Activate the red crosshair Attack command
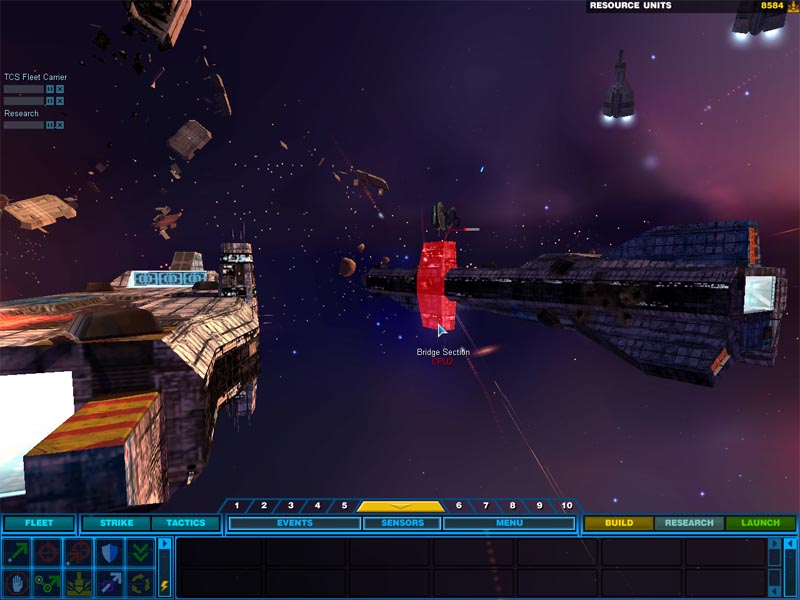The height and width of the screenshot is (600, 800). point(46,552)
